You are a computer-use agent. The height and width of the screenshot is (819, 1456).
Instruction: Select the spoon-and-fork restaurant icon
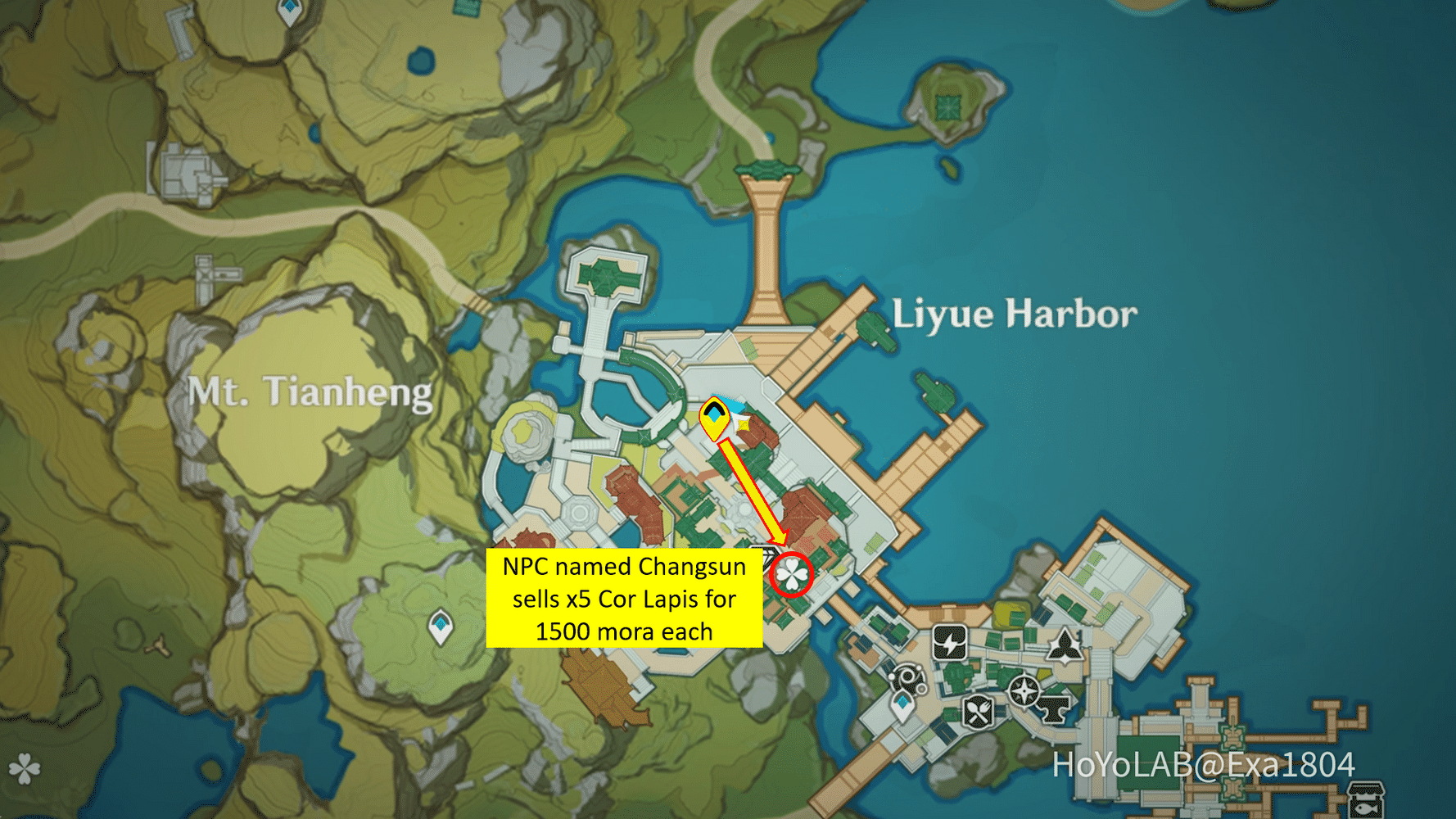(x=977, y=711)
